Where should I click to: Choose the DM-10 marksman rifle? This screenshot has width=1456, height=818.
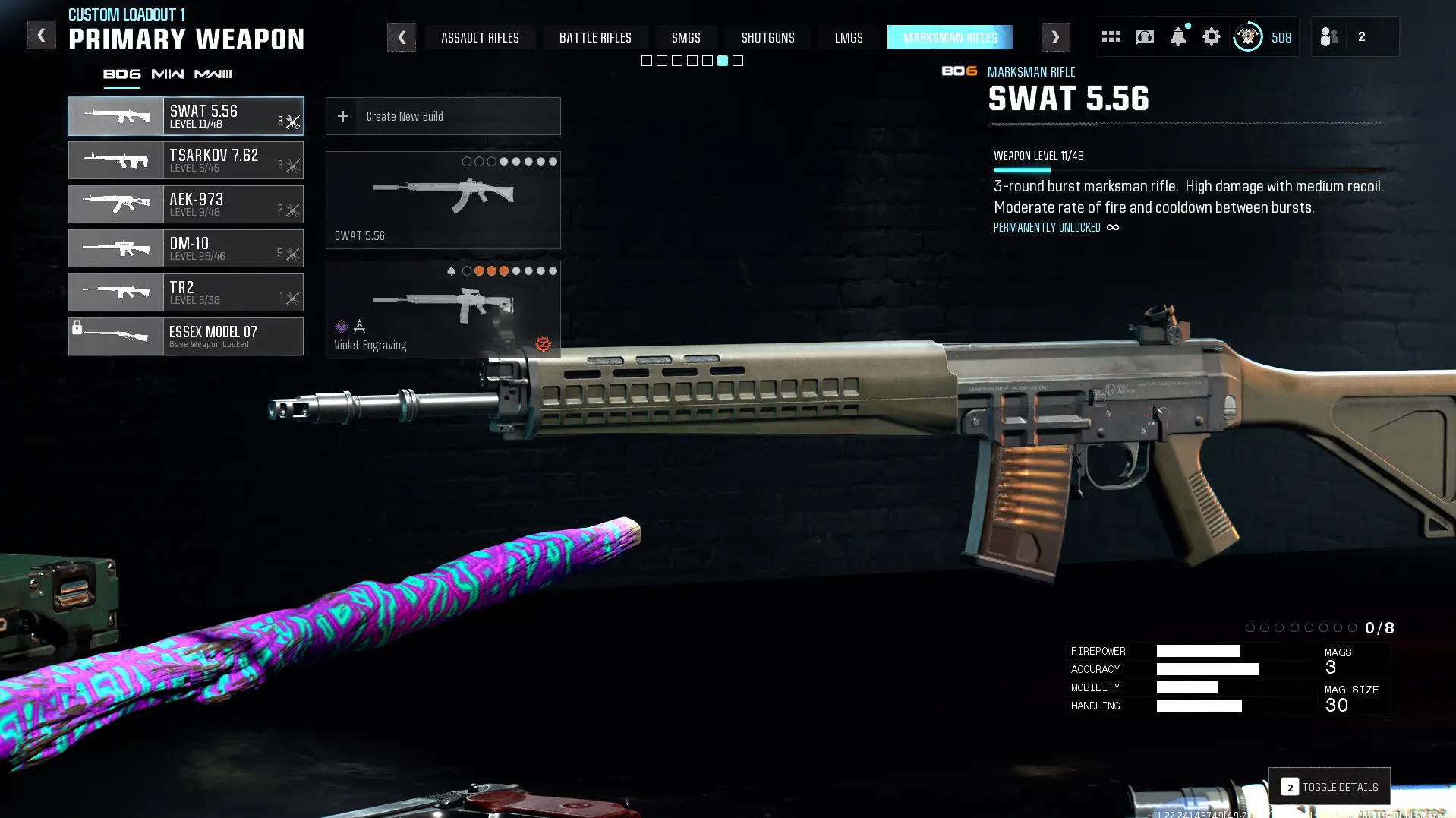click(x=186, y=248)
